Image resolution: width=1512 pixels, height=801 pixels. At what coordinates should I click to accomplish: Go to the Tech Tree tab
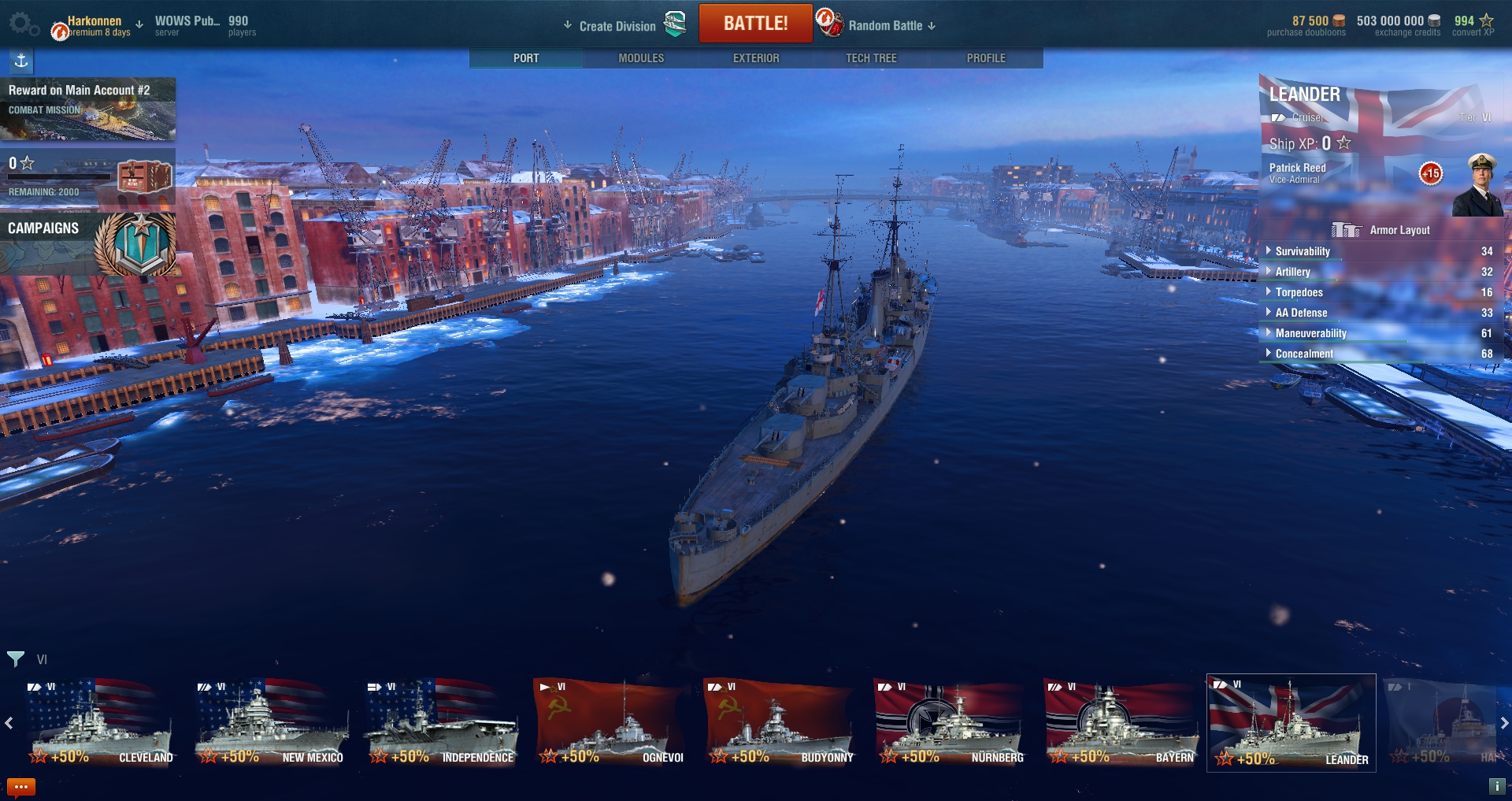pyautogui.click(x=871, y=58)
